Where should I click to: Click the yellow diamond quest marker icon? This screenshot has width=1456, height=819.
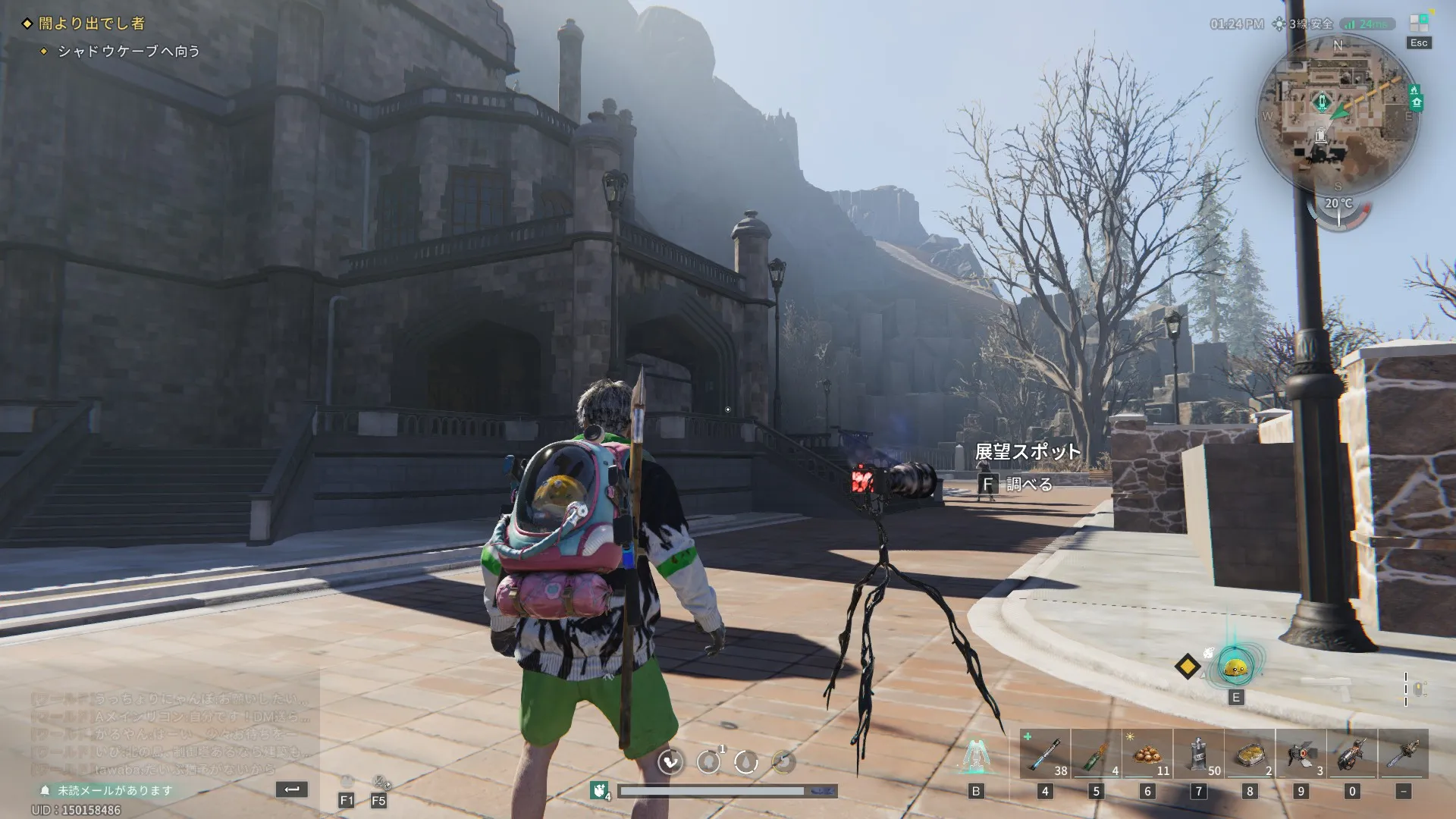[x=1188, y=667]
